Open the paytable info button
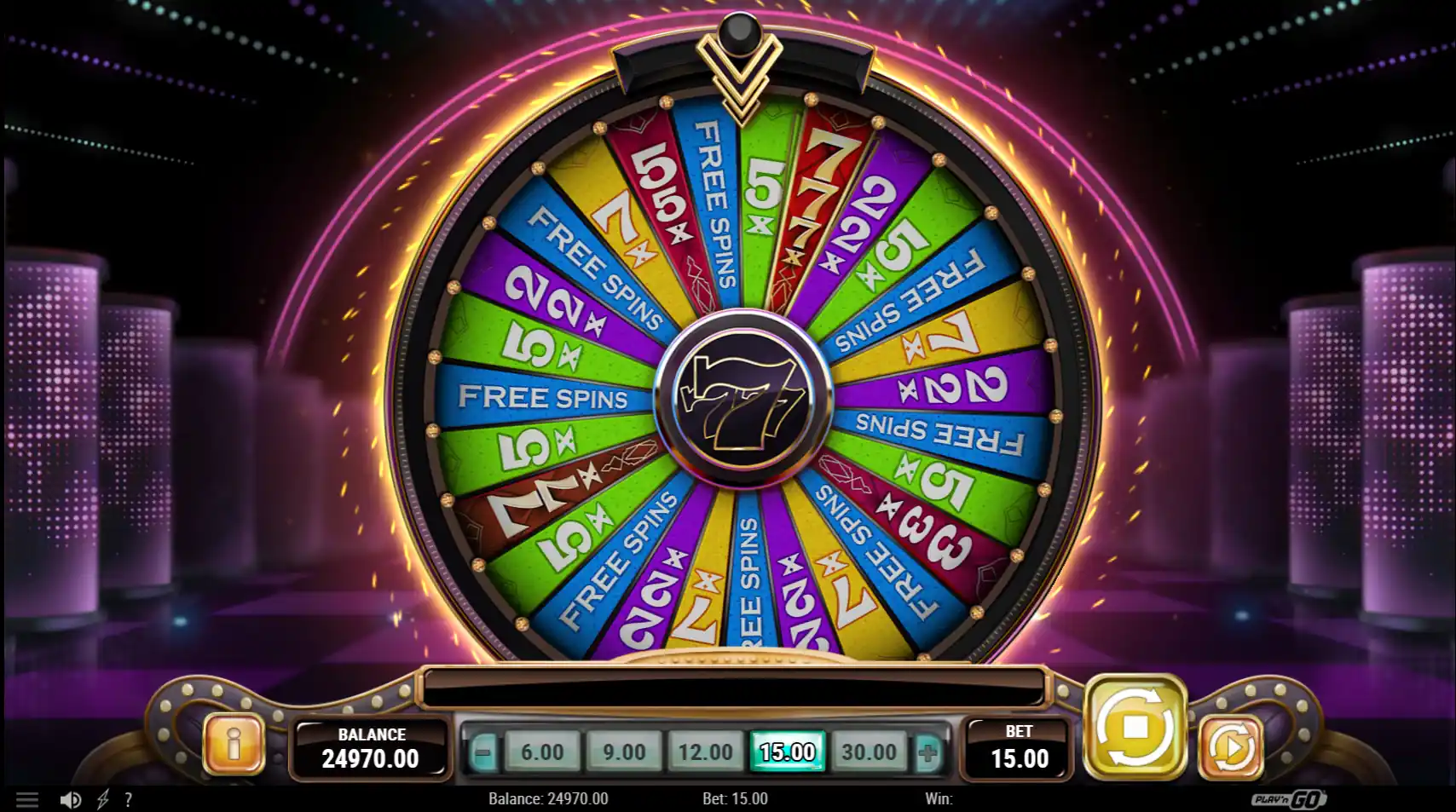This screenshot has height=812, width=1456. pos(234,745)
